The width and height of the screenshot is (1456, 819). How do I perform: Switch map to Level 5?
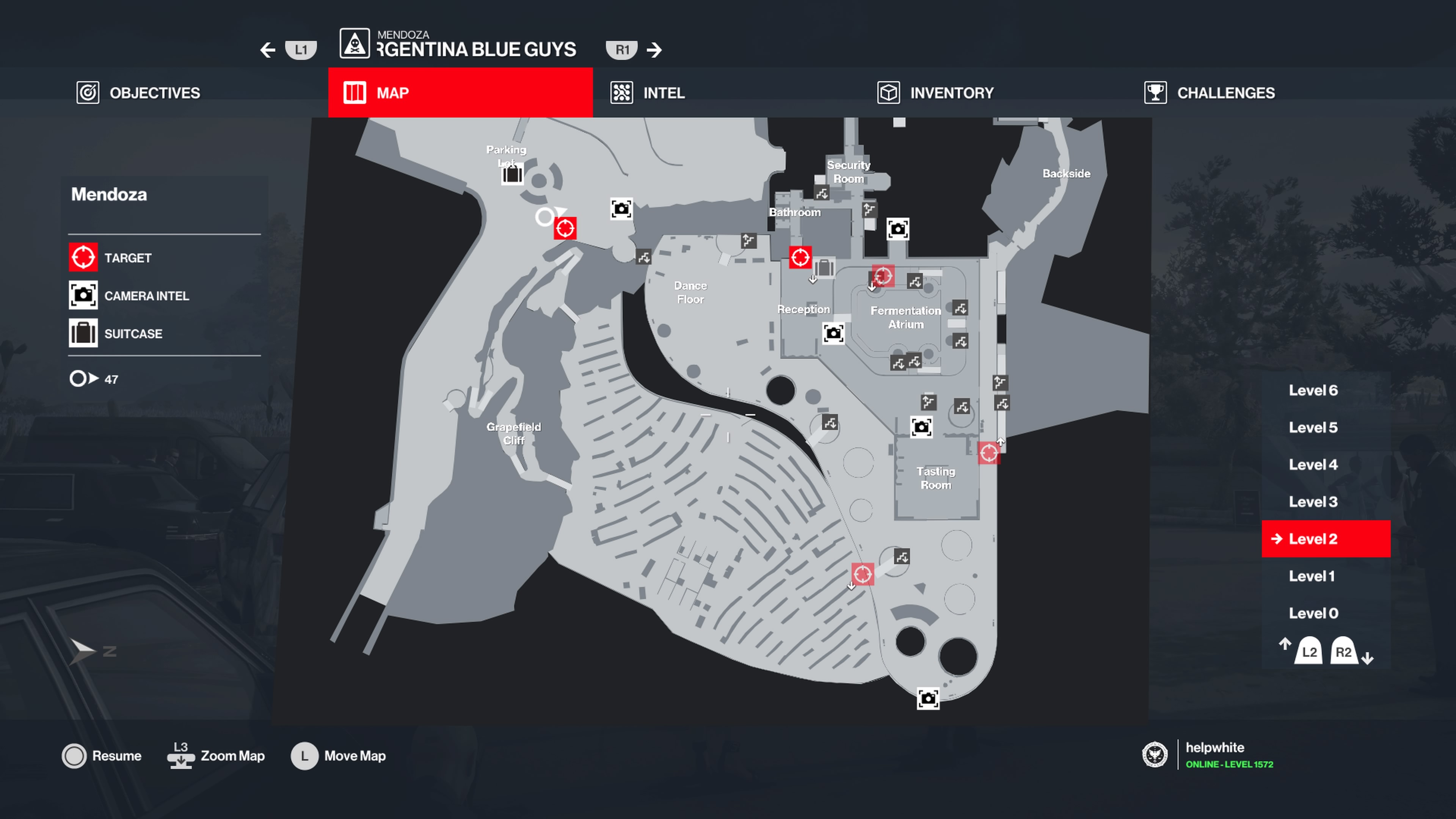click(1312, 428)
